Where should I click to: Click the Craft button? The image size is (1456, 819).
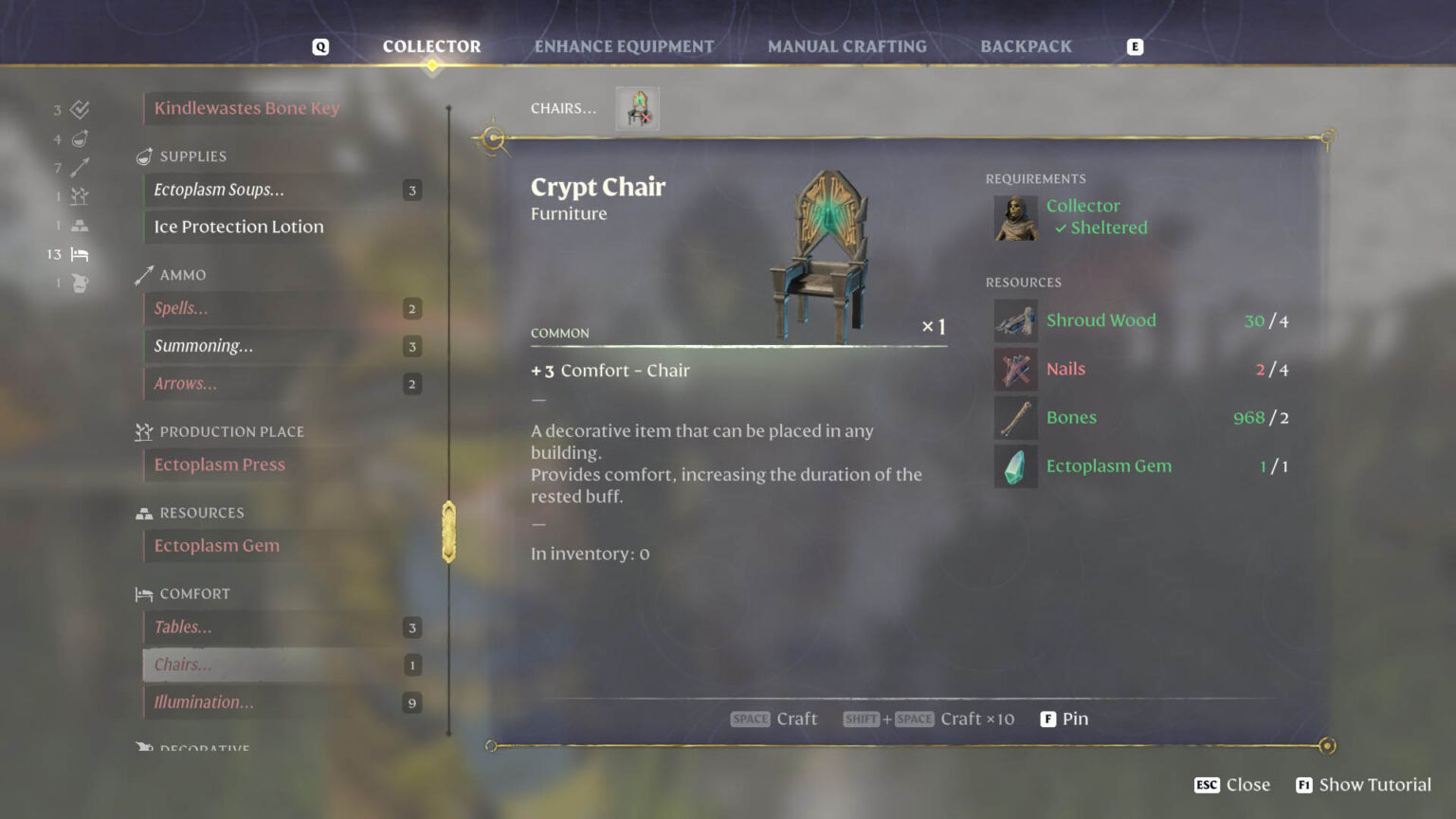coord(774,719)
